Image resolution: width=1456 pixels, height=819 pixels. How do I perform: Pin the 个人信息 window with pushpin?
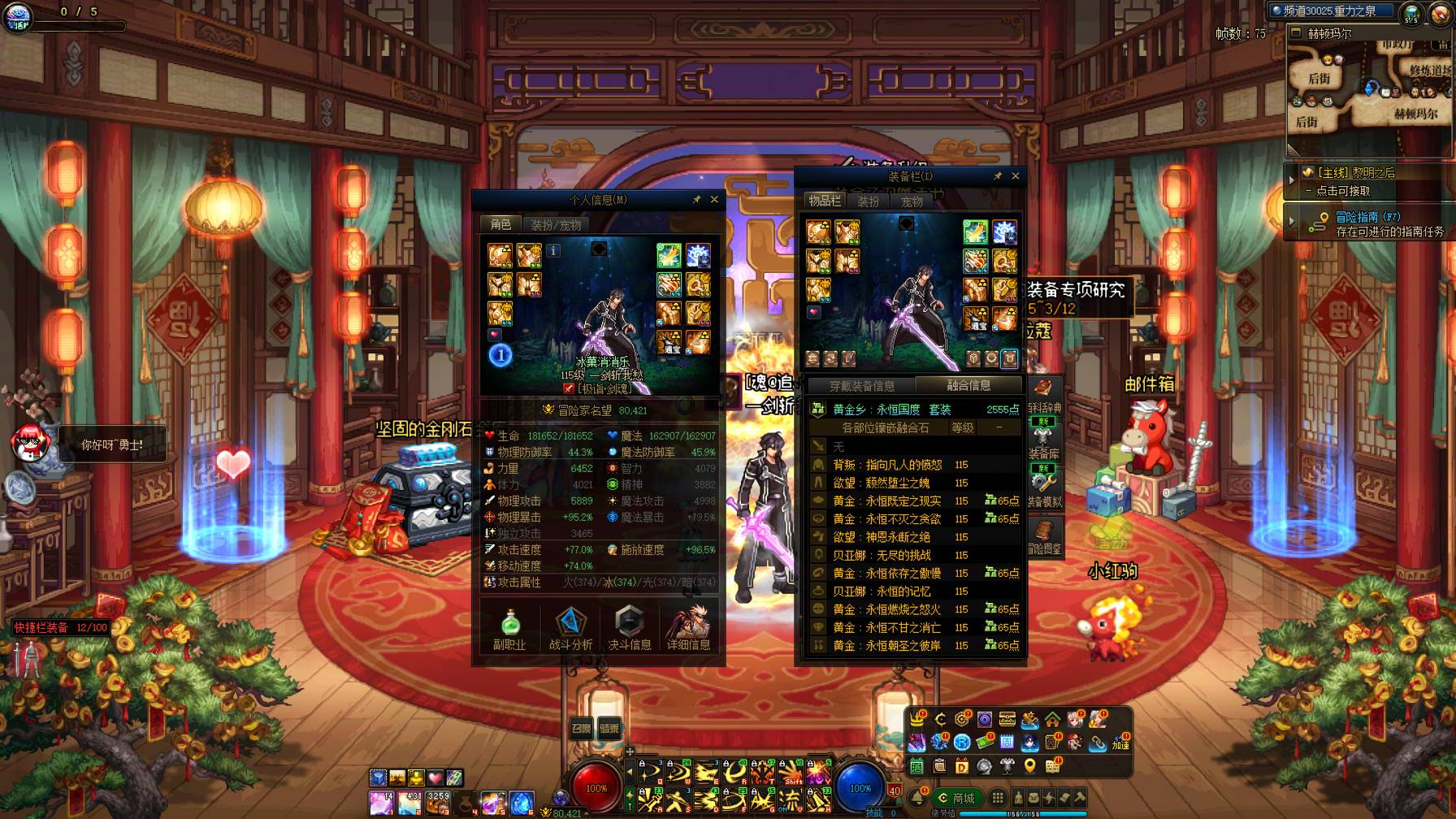coord(696,200)
